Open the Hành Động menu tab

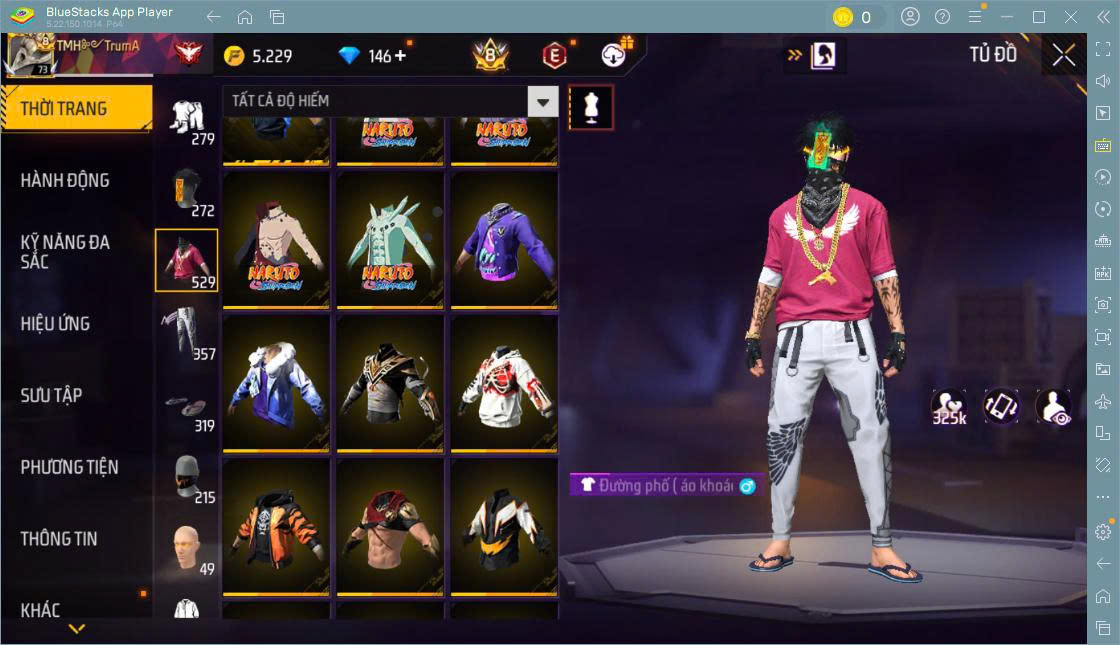click(65, 180)
